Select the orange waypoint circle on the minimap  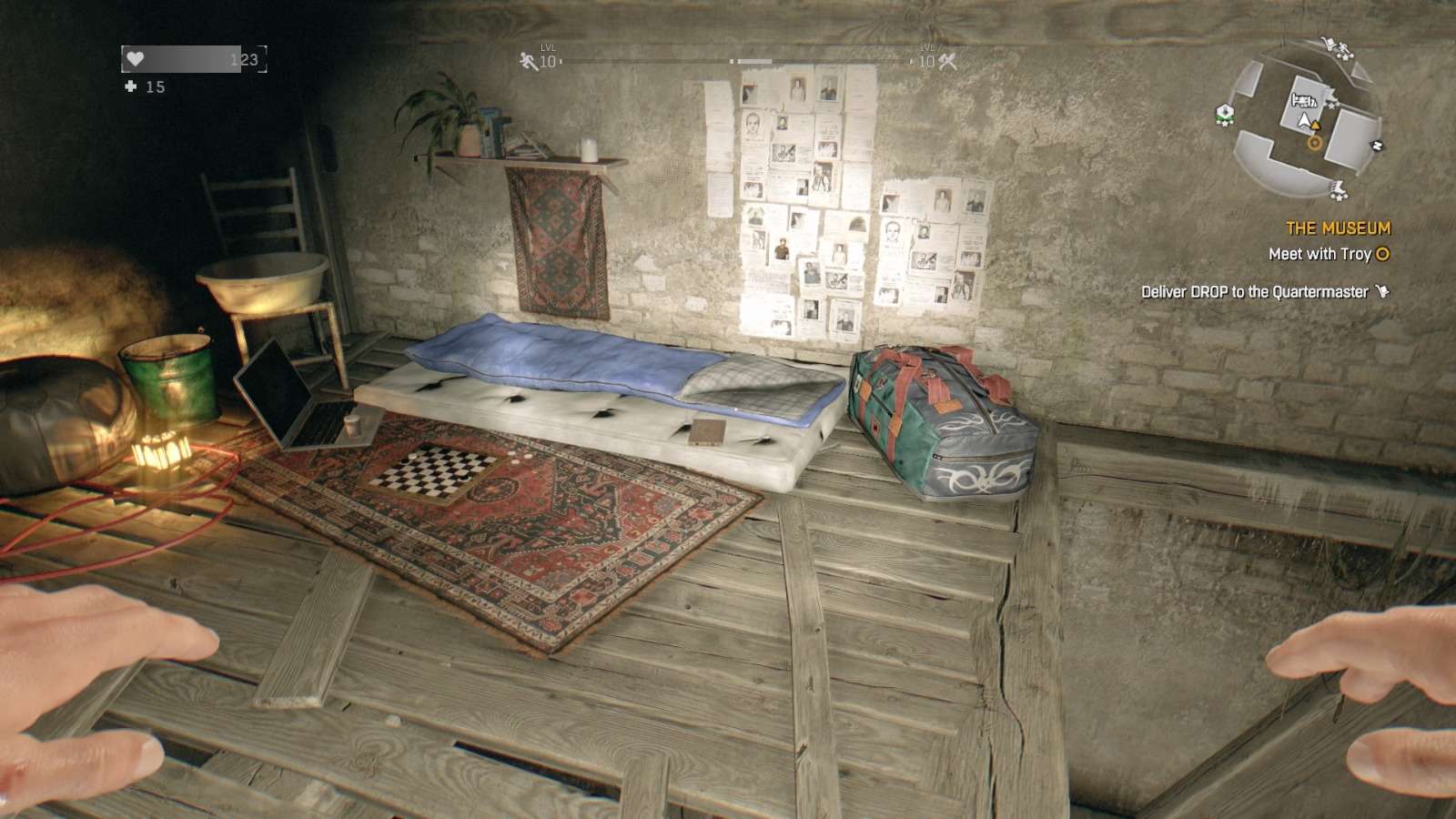pyautogui.click(x=1314, y=144)
